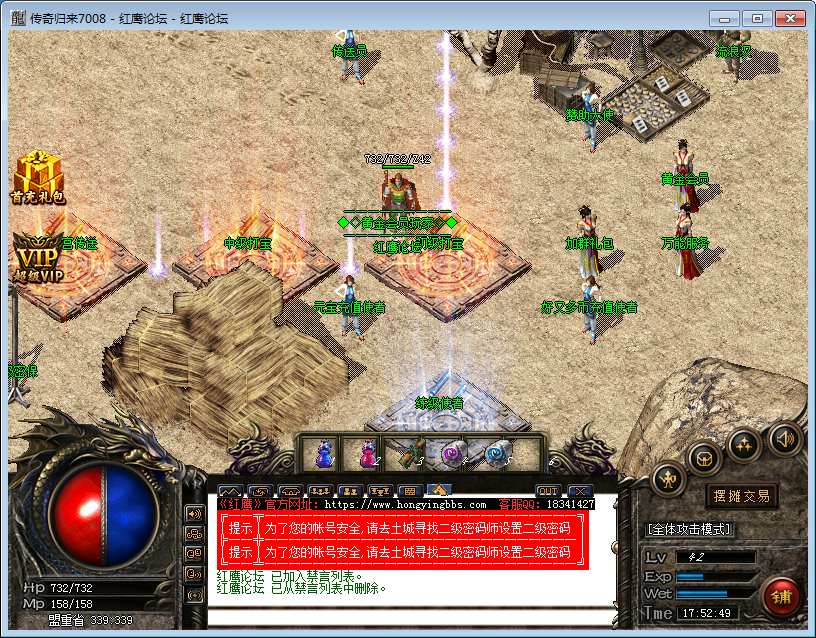
Task: Toggle sound with the round speaker button
Action: coord(784,438)
